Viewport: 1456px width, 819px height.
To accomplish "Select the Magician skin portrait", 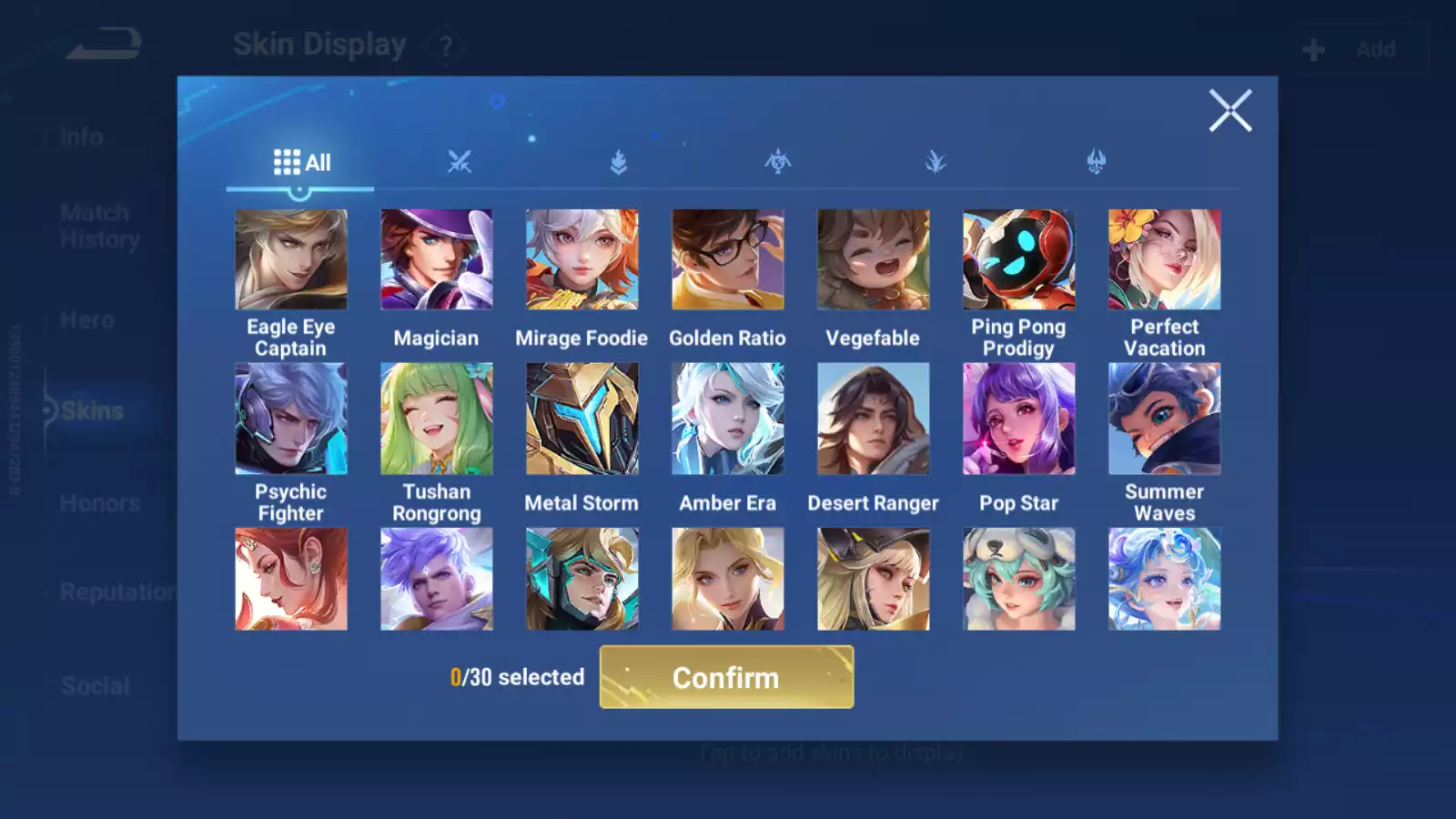I will (x=437, y=260).
